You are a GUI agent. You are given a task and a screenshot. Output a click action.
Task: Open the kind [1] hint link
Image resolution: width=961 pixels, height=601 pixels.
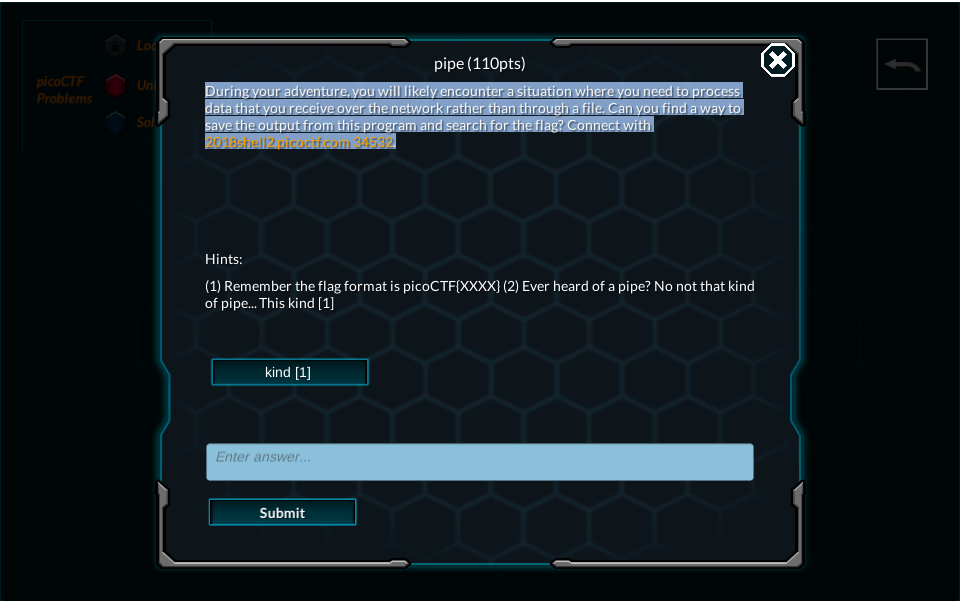[x=289, y=372]
